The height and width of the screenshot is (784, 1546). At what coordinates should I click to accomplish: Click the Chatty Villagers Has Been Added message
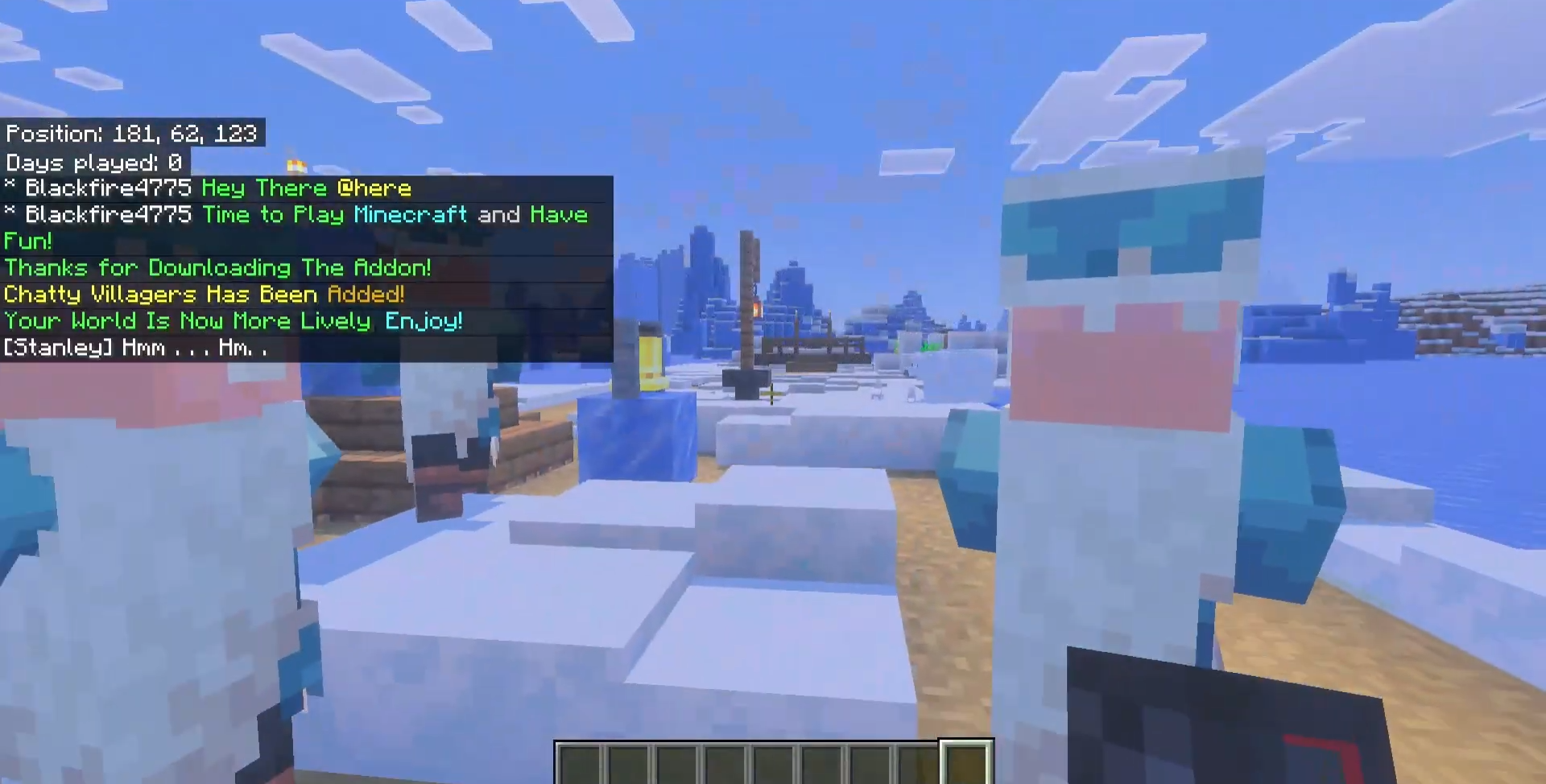pyautogui.click(x=204, y=295)
